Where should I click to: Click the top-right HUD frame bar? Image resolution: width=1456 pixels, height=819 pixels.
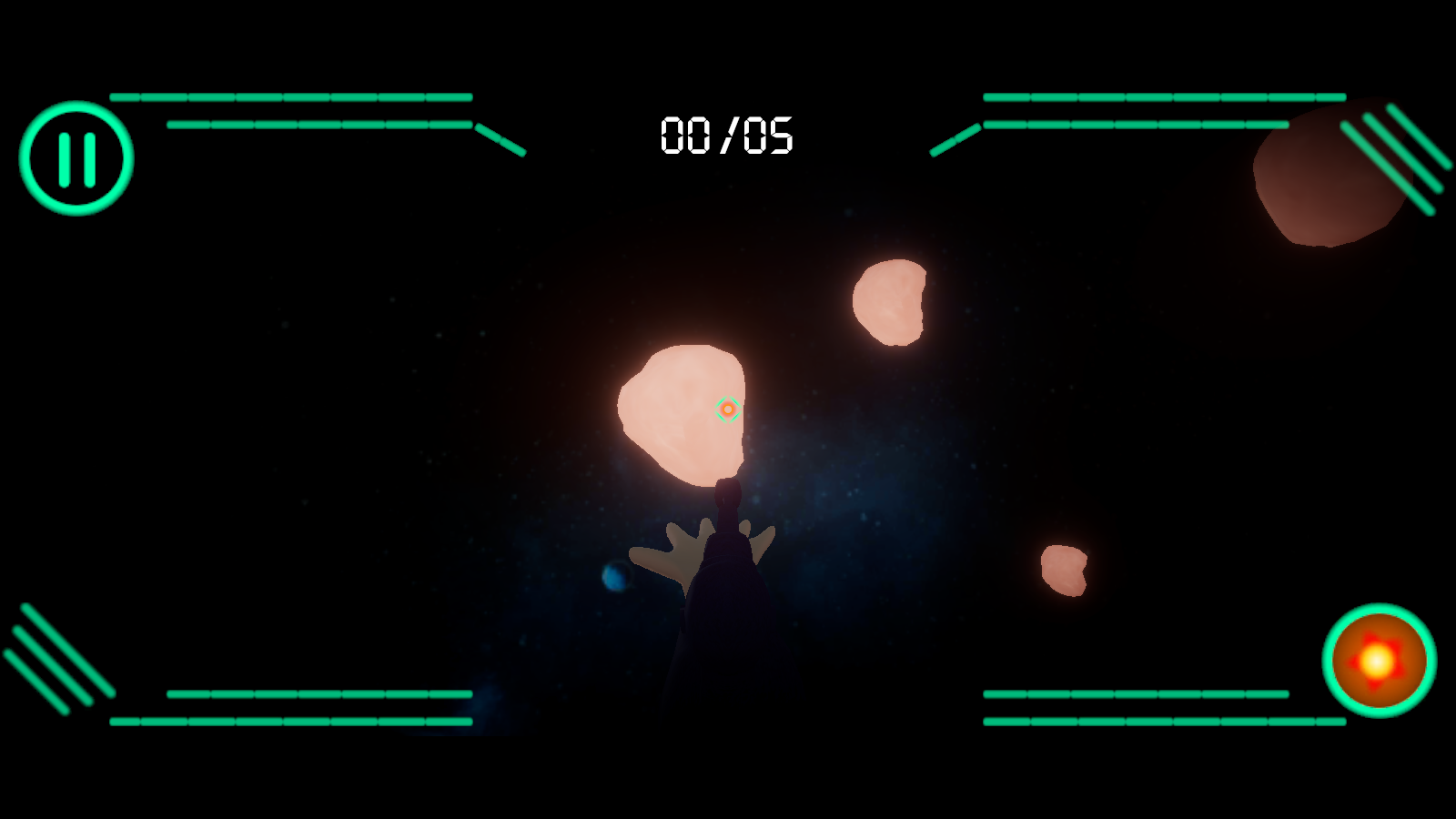coord(1165,96)
